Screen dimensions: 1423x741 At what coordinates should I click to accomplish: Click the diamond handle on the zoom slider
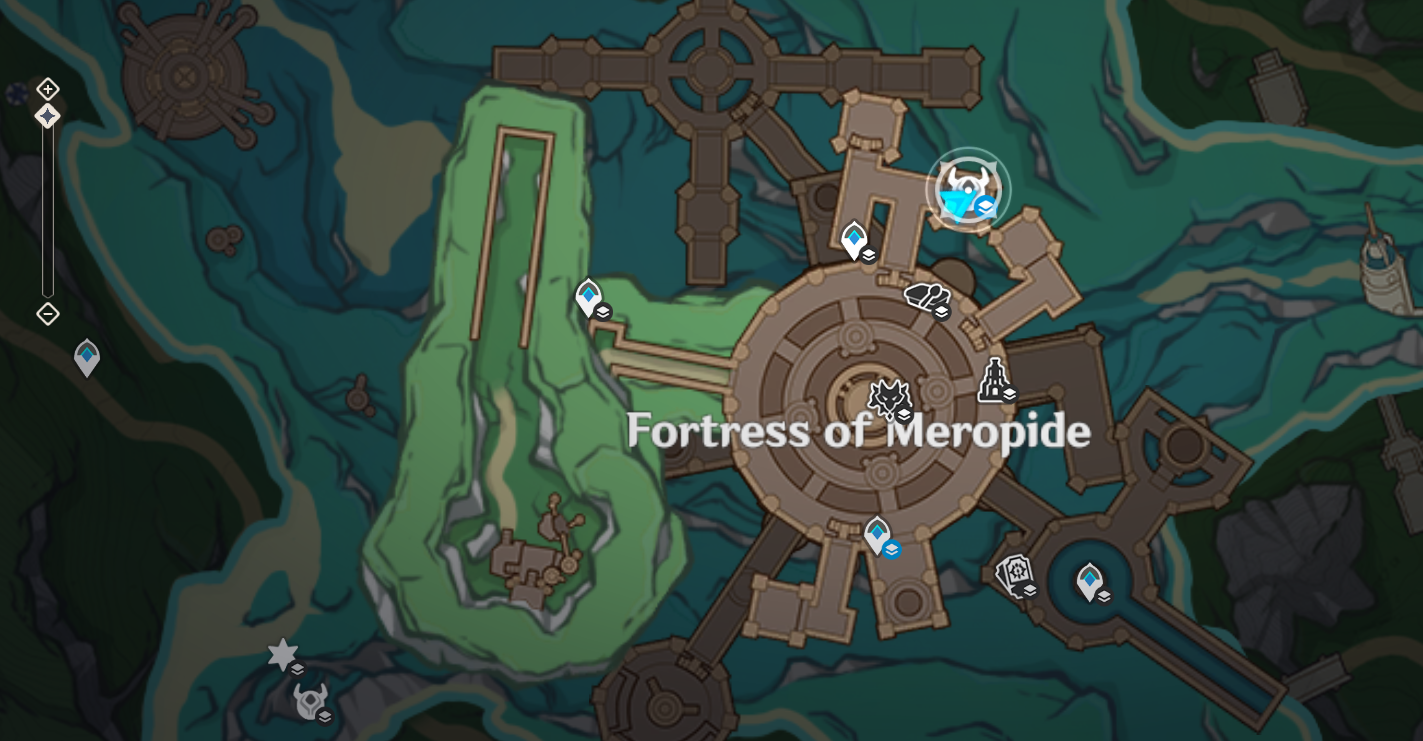click(x=47, y=117)
